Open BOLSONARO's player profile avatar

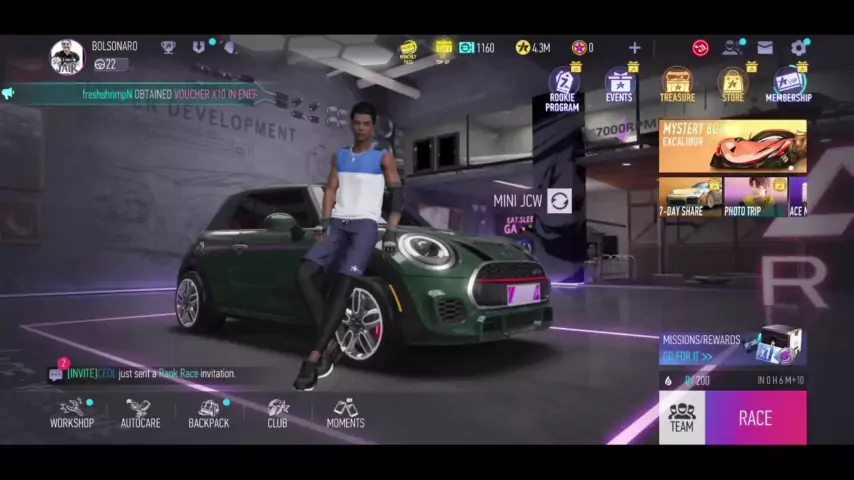(67, 56)
